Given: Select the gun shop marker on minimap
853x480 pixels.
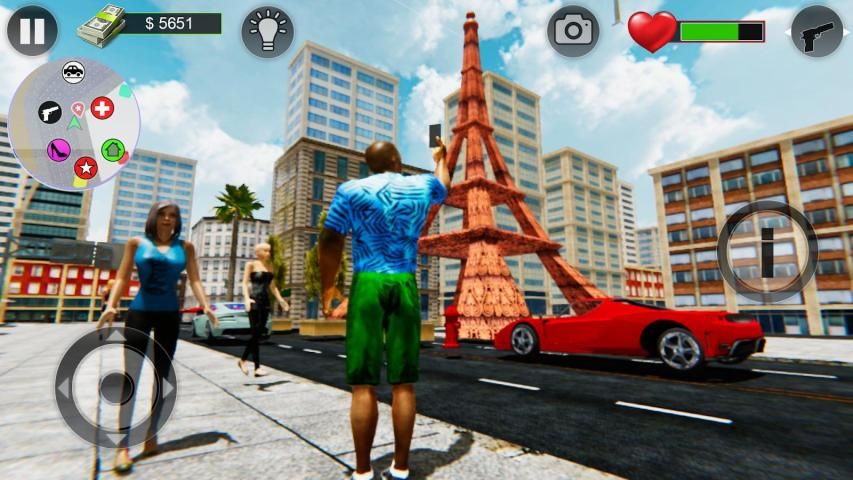Looking at the screenshot, I should 49,111.
